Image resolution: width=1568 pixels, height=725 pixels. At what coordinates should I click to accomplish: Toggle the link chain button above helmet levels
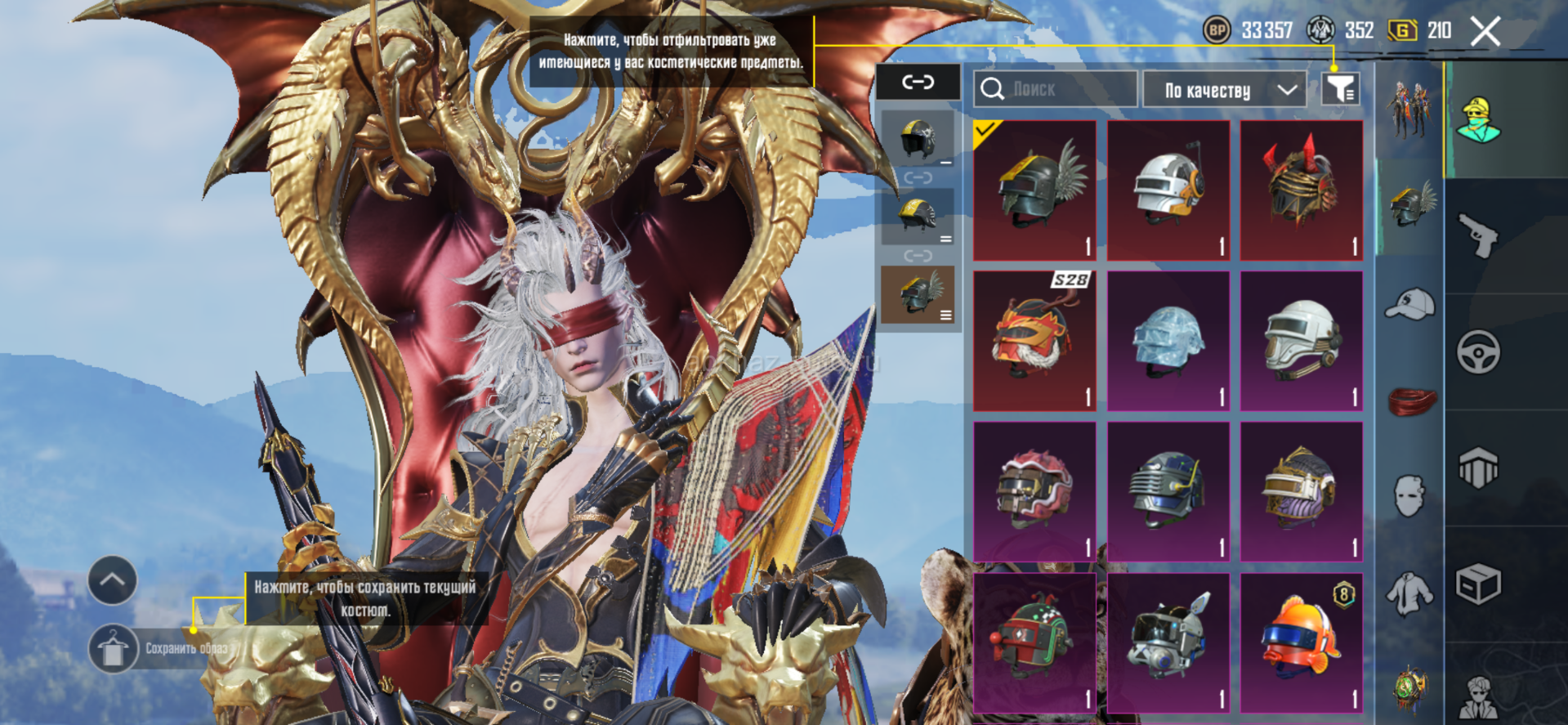[x=918, y=82]
